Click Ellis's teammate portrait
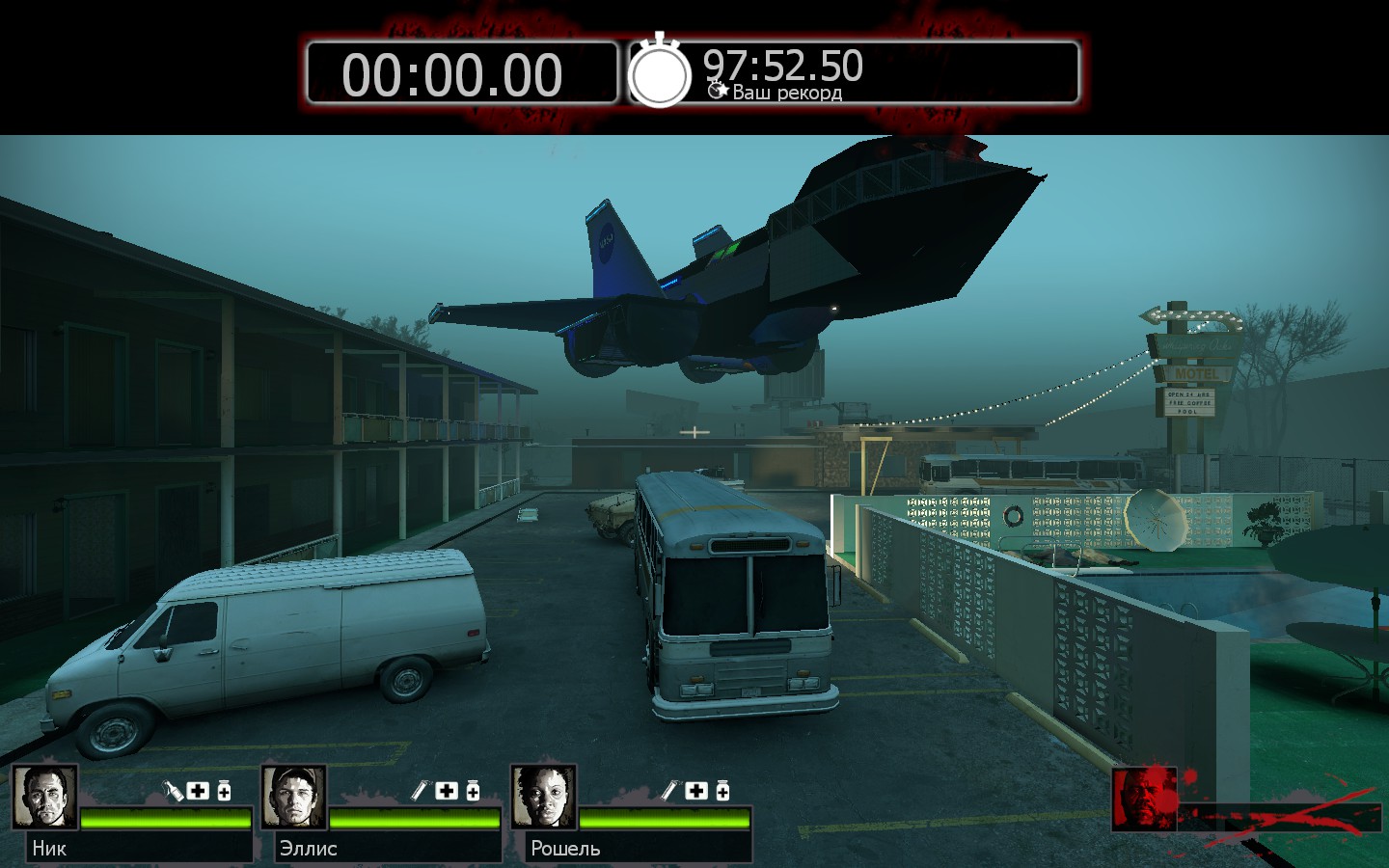 click(x=294, y=797)
